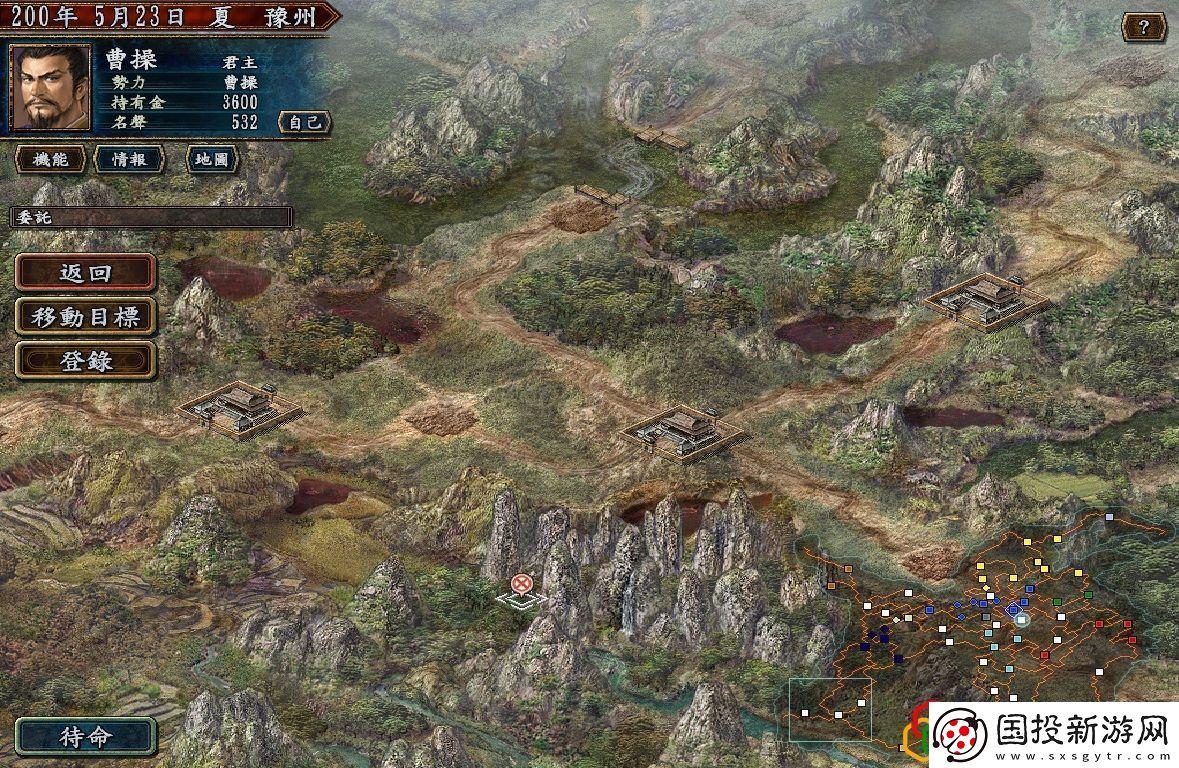The height and width of the screenshot is (768, 1179).
Task: Activate the 待命 standby button
Action: coord(86,738)
